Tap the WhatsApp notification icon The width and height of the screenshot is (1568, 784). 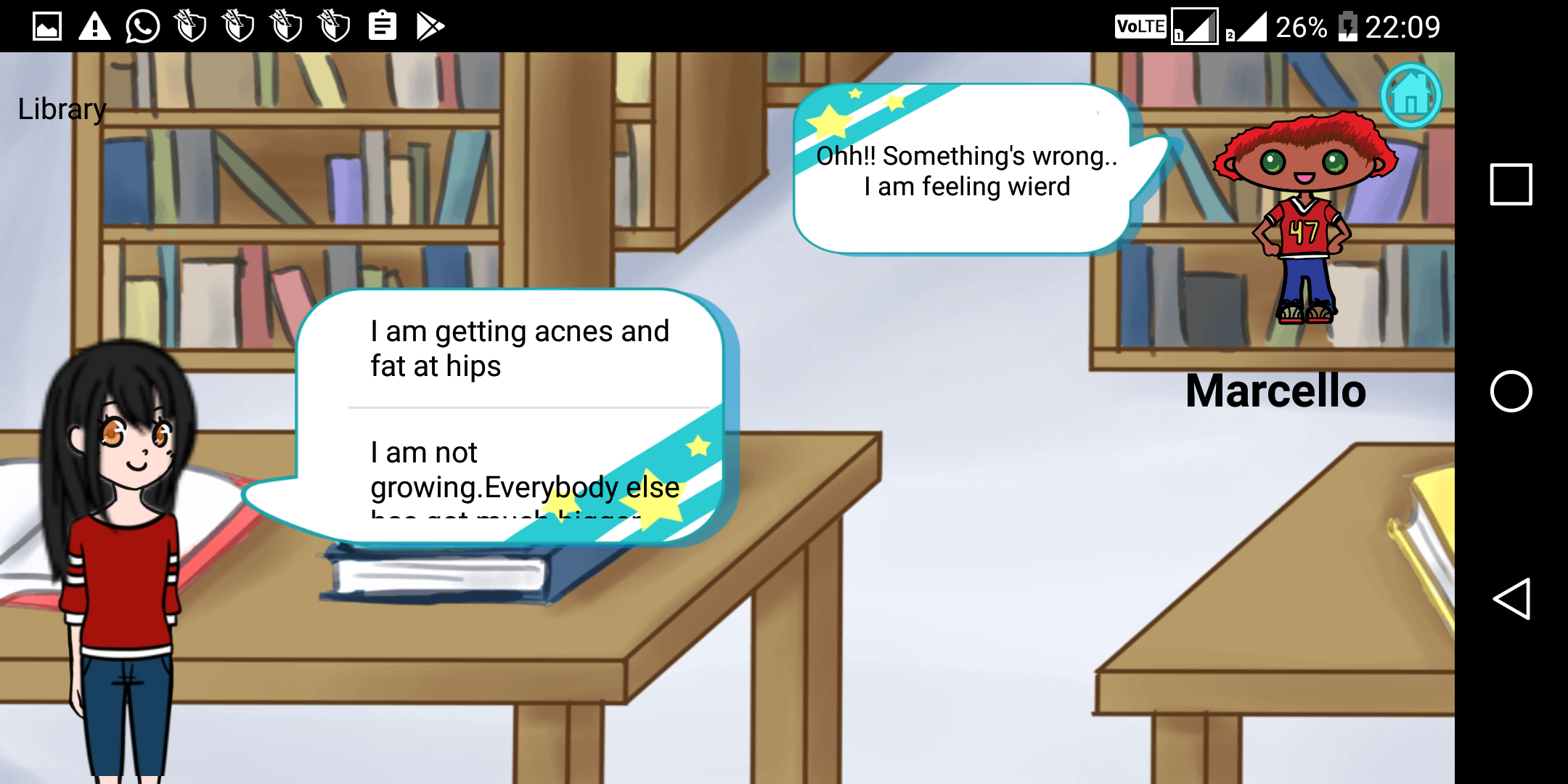(x=143, y=26)
